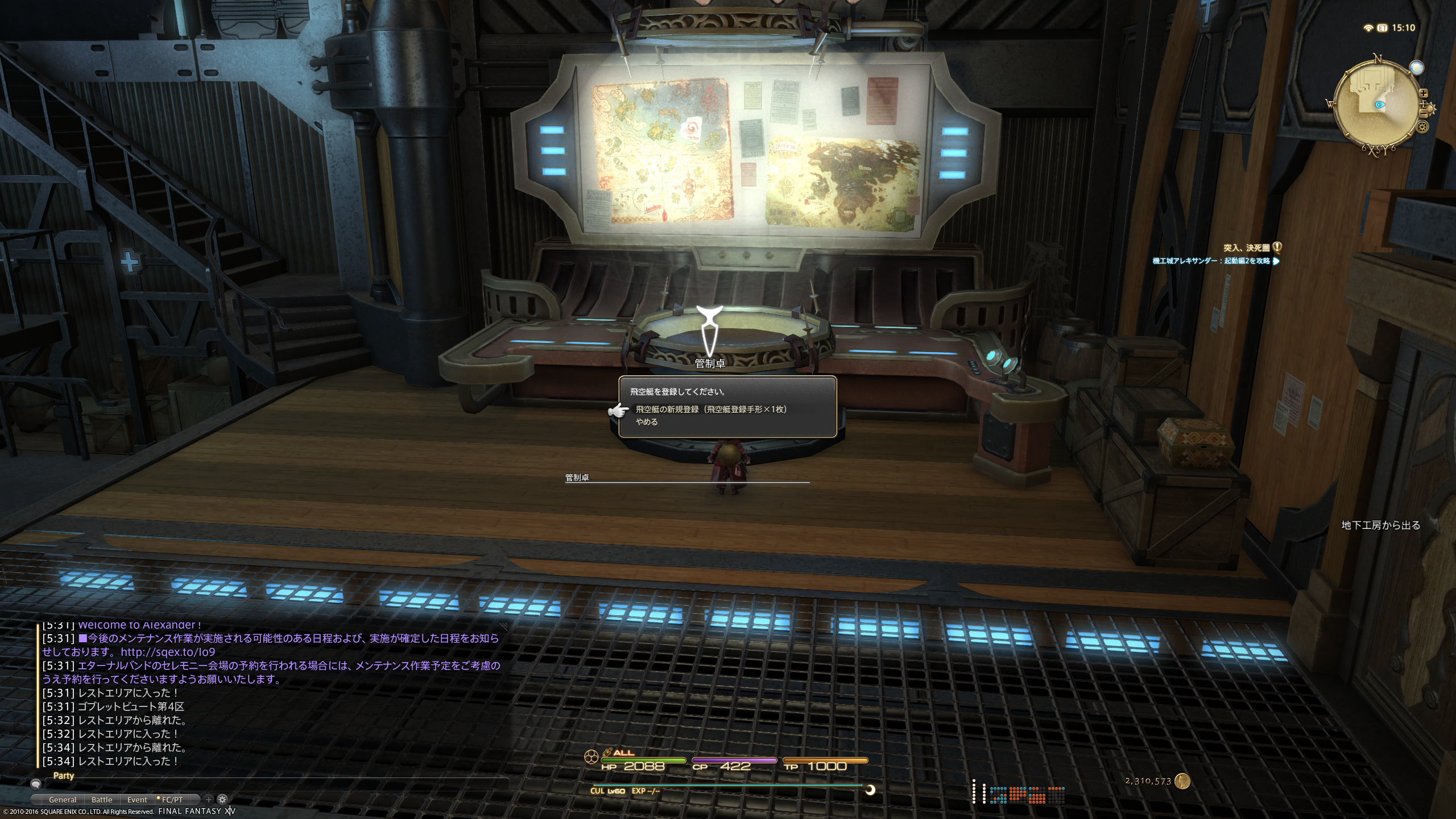Click the chat message input field
Screen dimensions: 1456x819
pos(273,783)
